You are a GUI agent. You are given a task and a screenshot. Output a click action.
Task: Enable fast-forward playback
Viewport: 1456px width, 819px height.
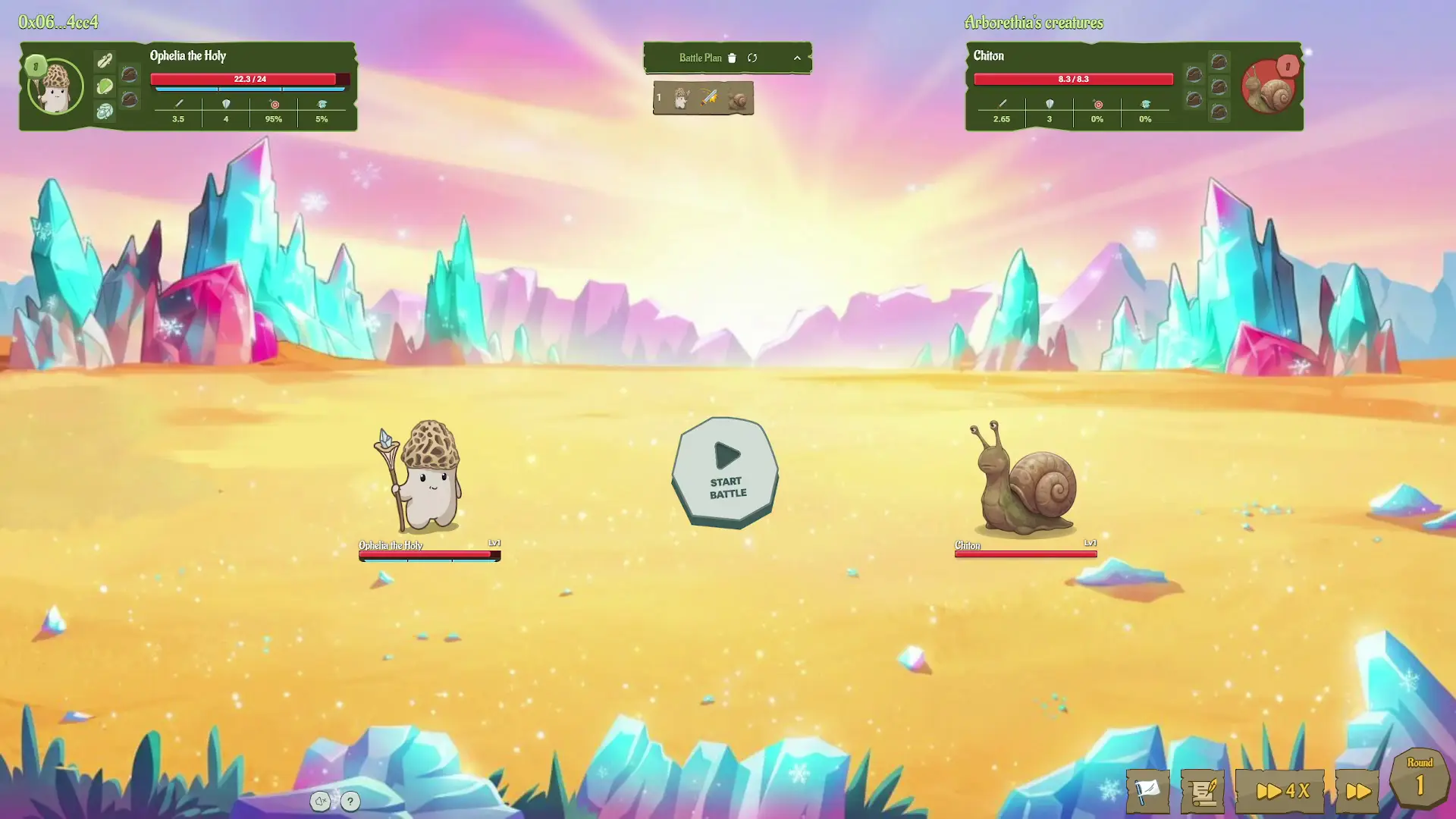tap(1357, 790)
